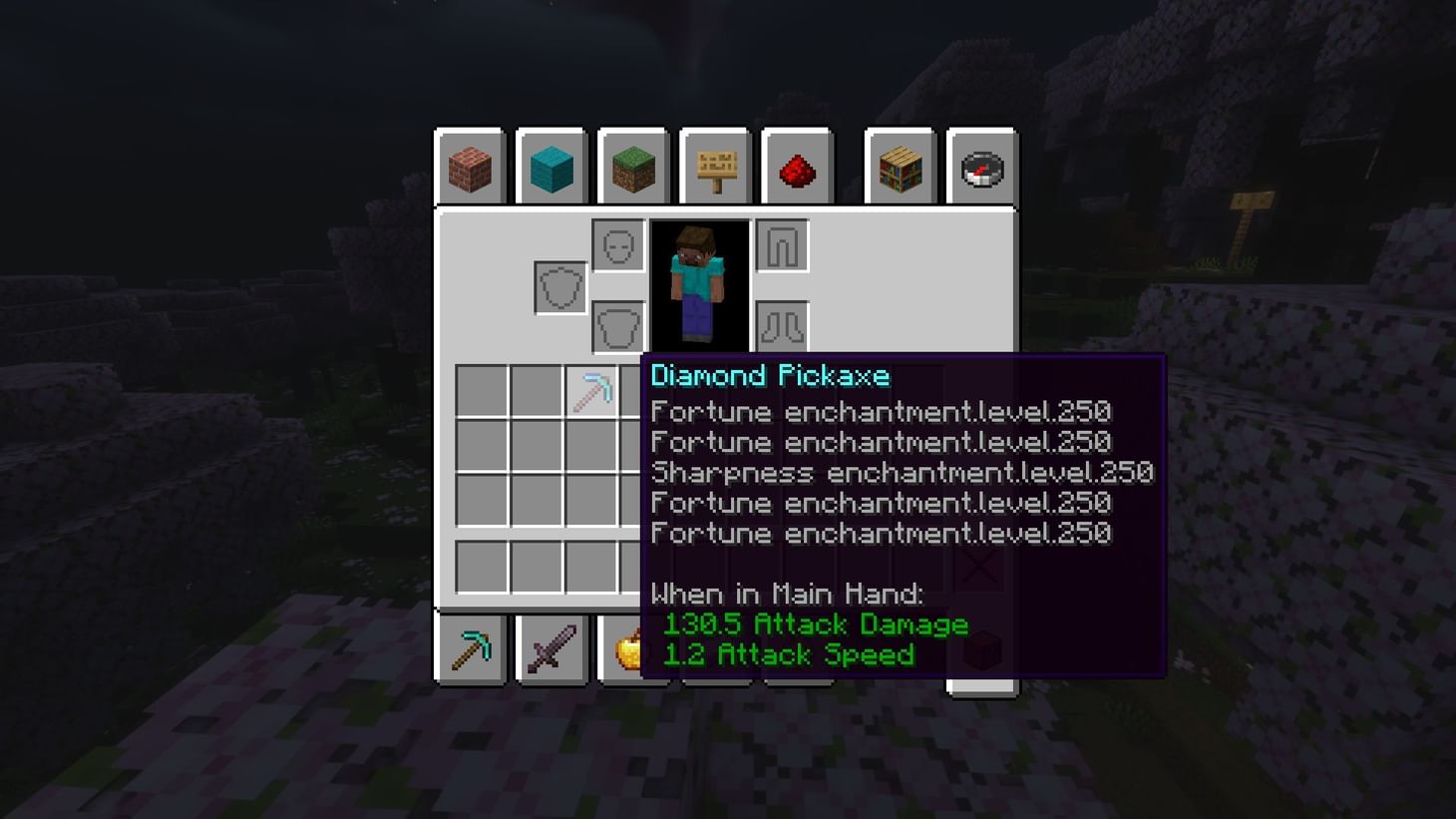This screenshot has width=1456, height=819.
Task: Switch to the Redstone Blocks tab
Action: 797,168
